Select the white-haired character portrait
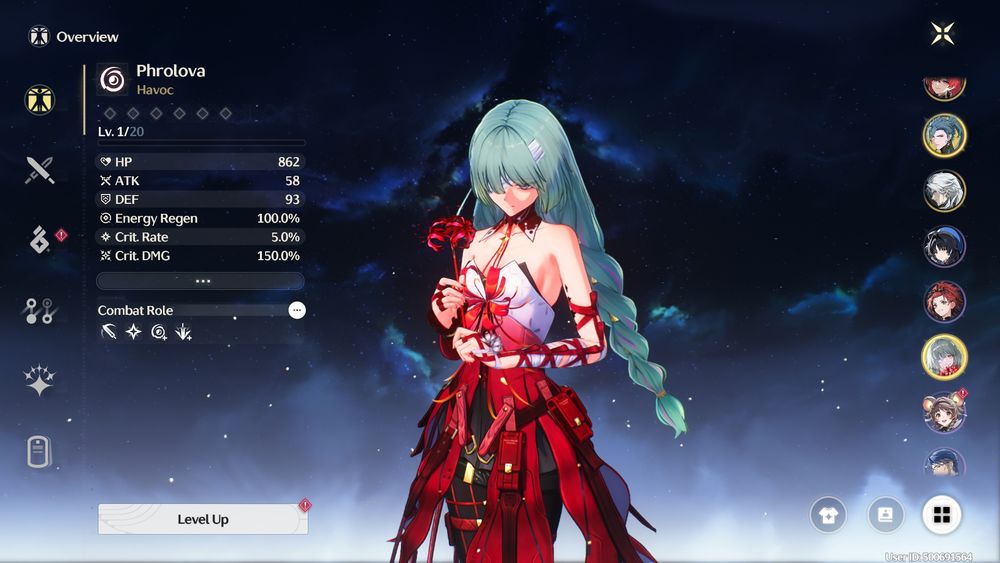This screenshot has height=563, width=1000. point(944,191)
